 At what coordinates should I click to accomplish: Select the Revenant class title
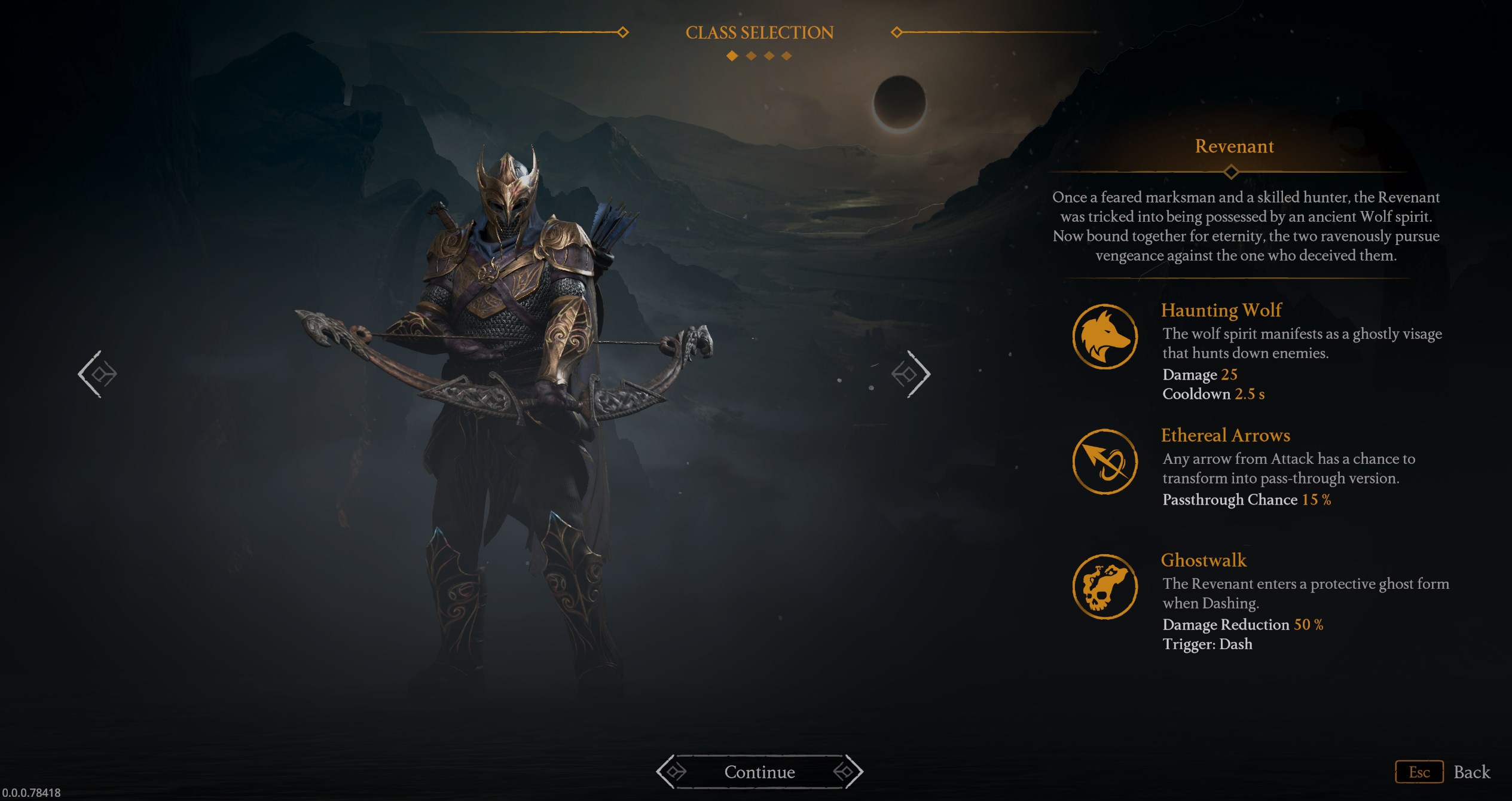point(1234,146)
